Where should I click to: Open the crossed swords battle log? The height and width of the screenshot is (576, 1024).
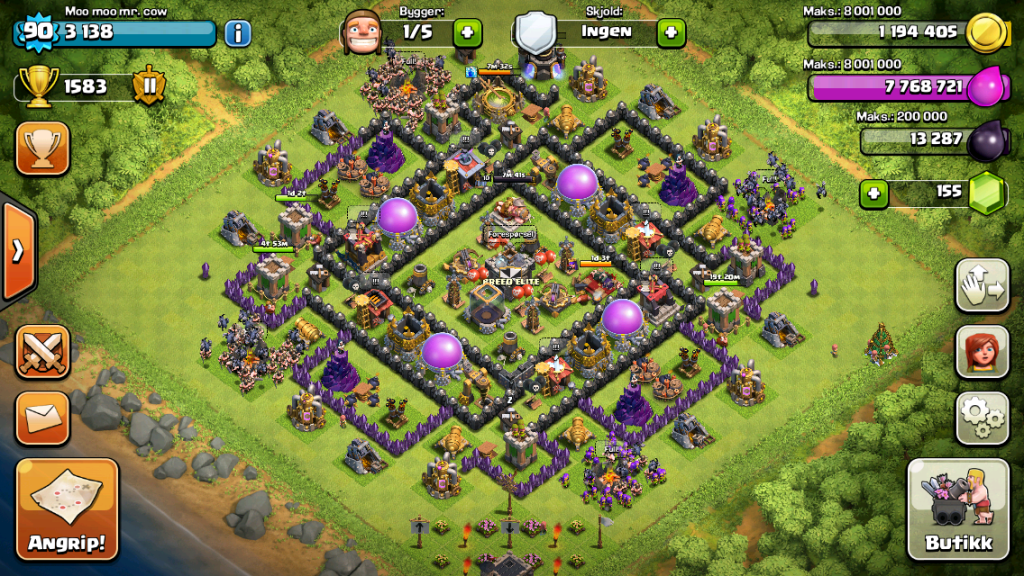click(42, 352)
